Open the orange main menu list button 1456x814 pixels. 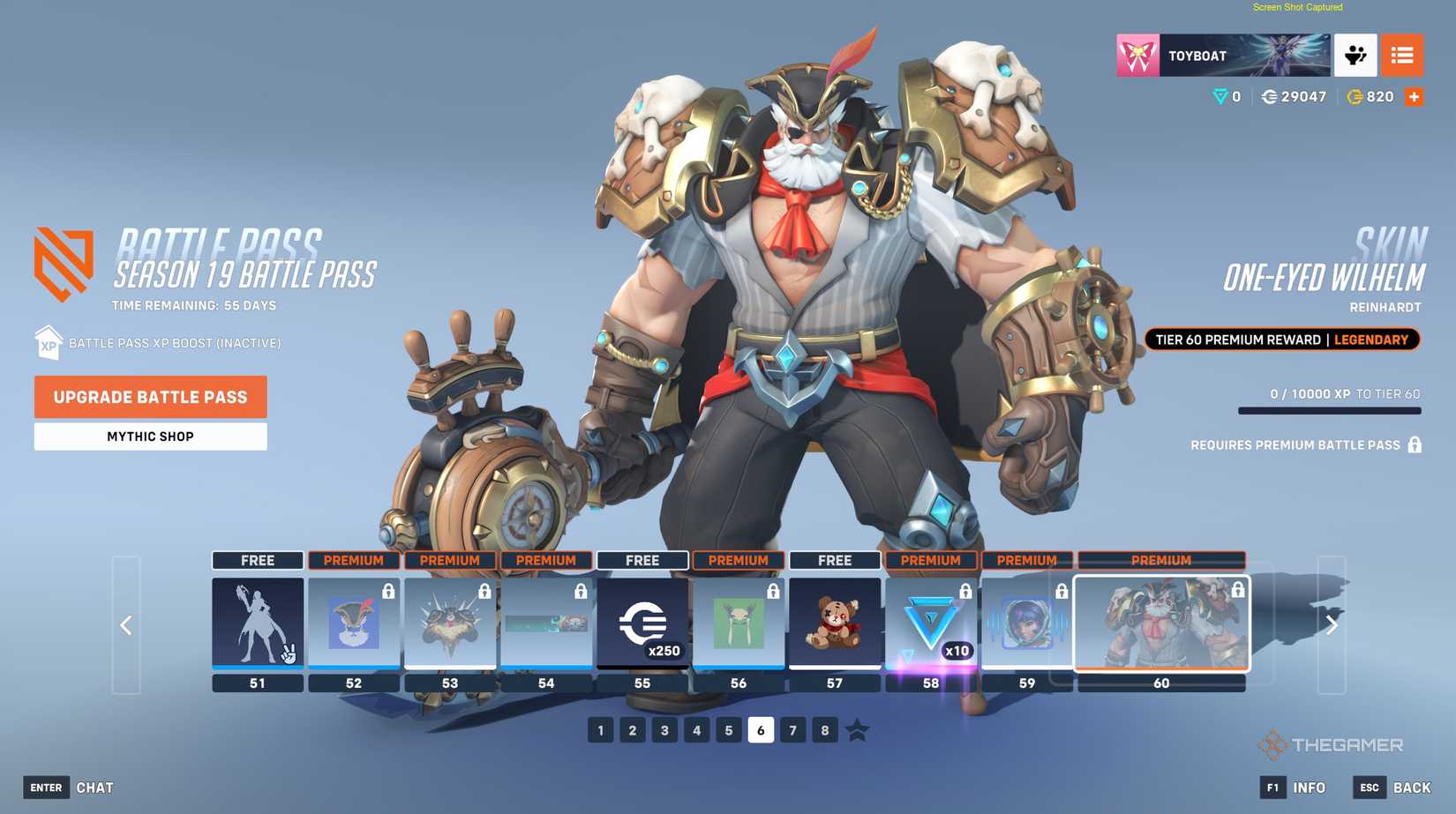click(1402, 56)
